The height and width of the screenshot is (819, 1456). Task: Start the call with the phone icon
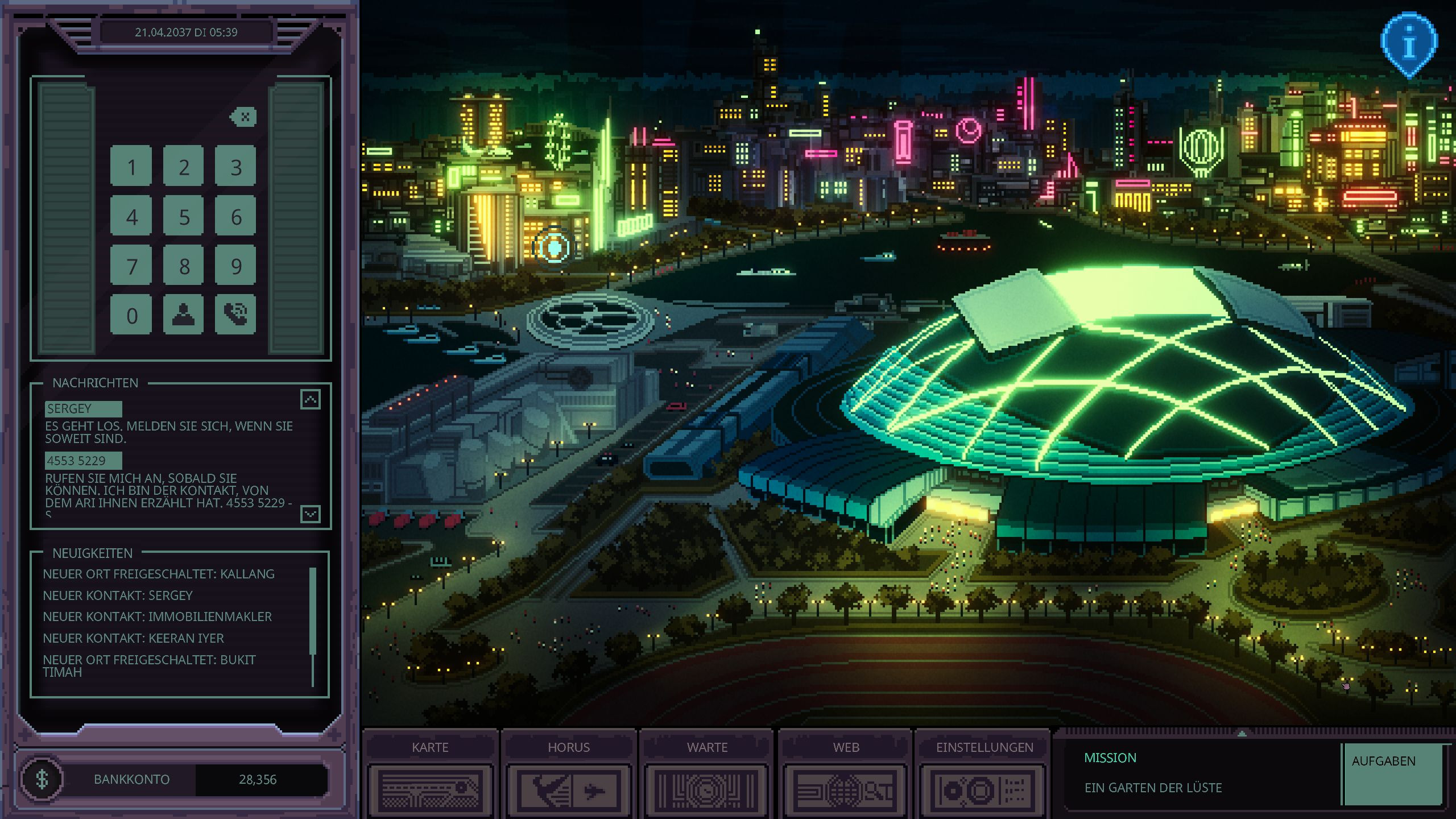(235, 315)
